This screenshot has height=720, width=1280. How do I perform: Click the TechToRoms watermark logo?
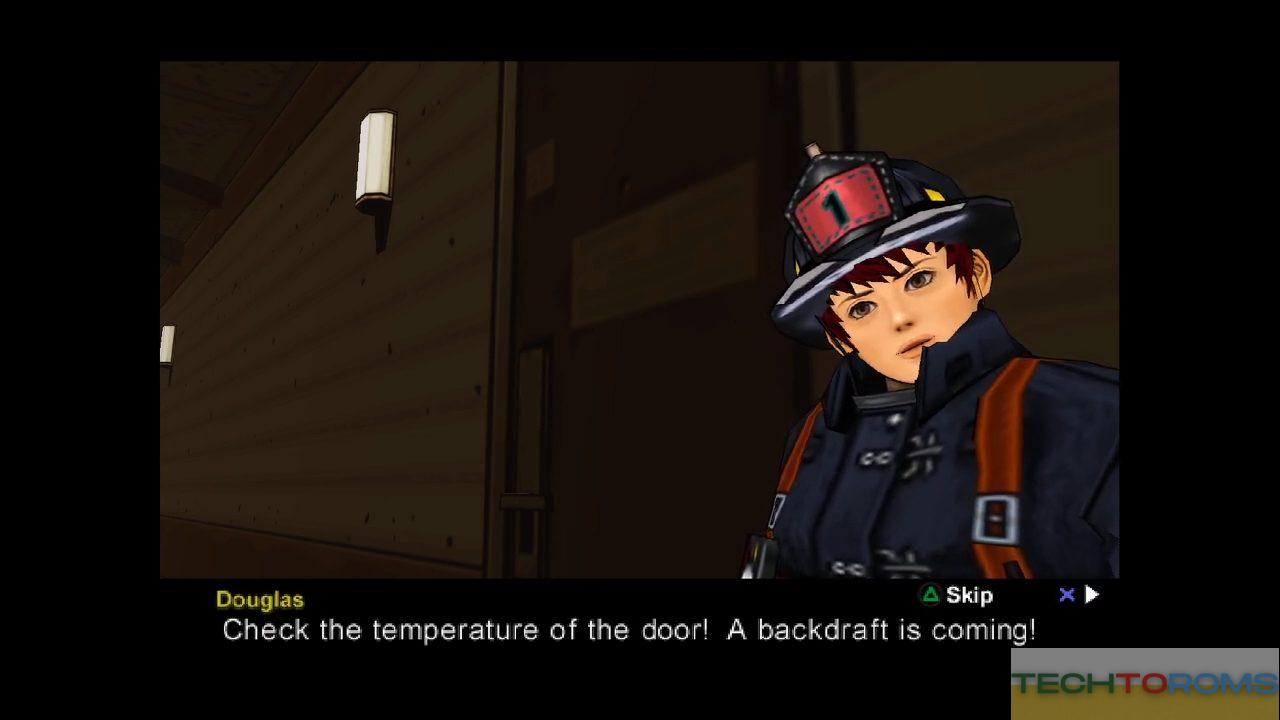click(1144, 684)
